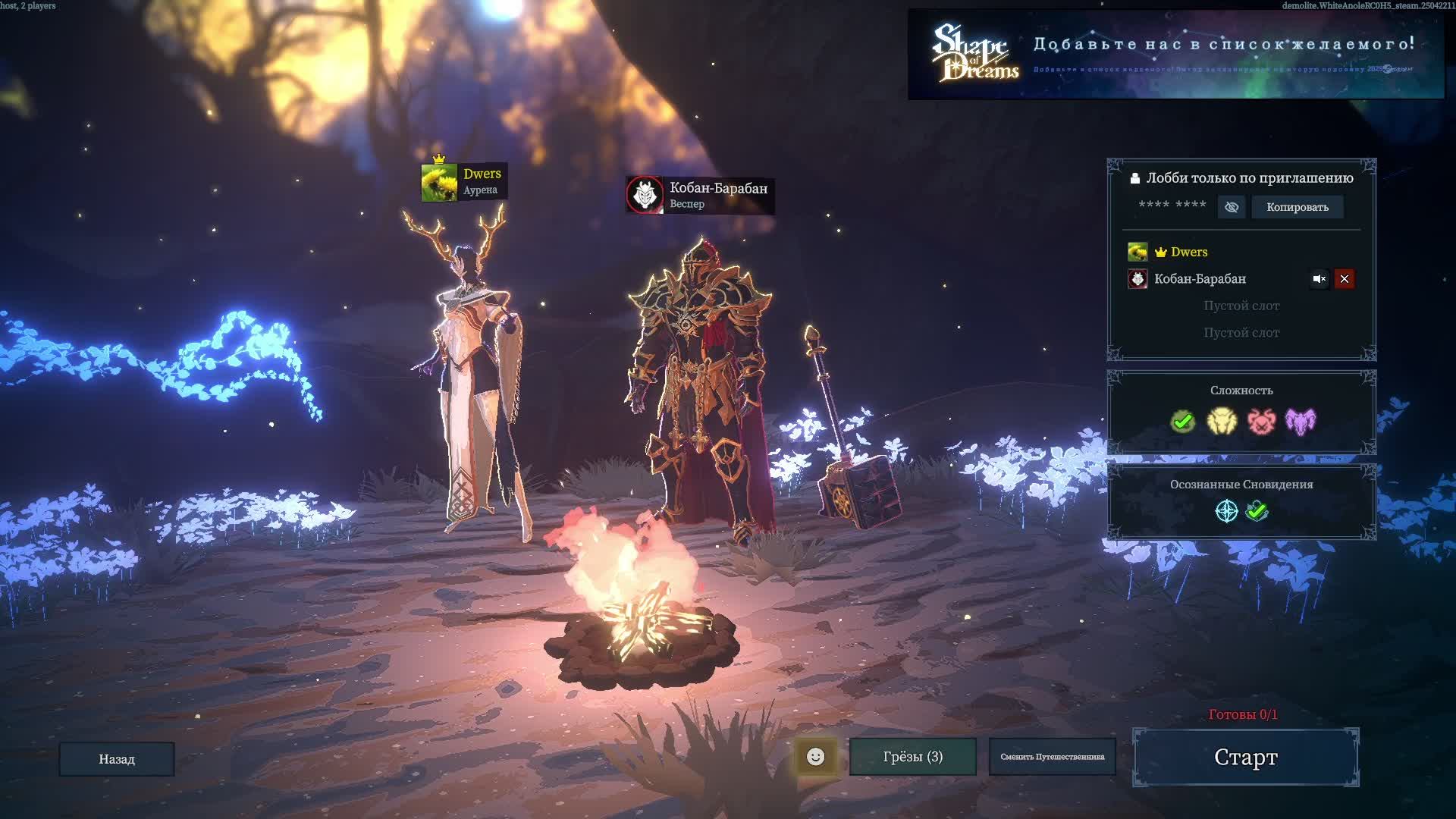The width and height of the screenshot is (1456, 819).
Task: Select the purple ram difficulty
Action: [1301, 421]
